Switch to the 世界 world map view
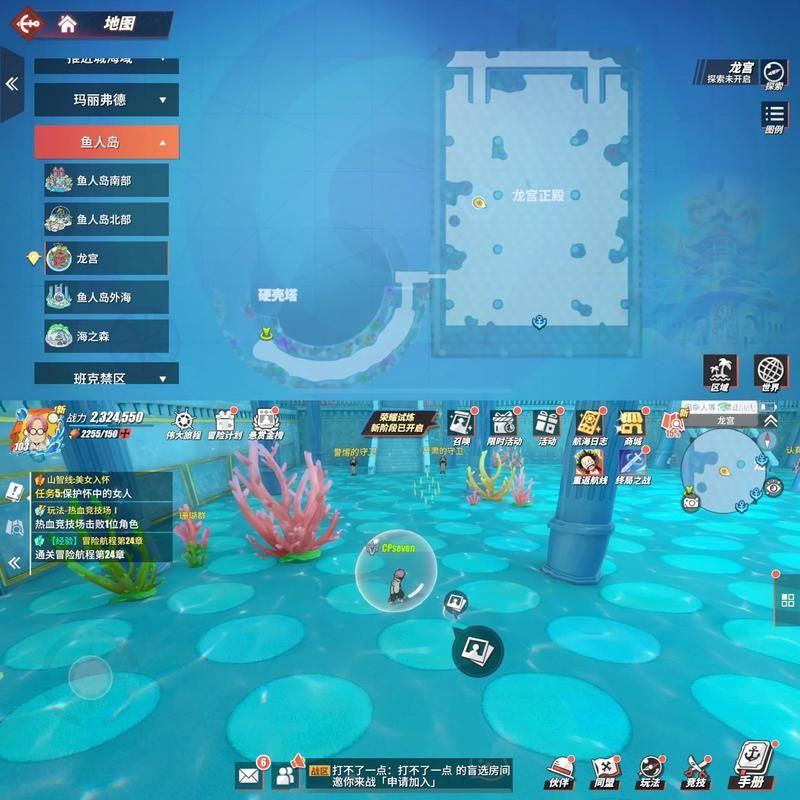The width and height of the screenshot is (800, 800). coord(770,372)
